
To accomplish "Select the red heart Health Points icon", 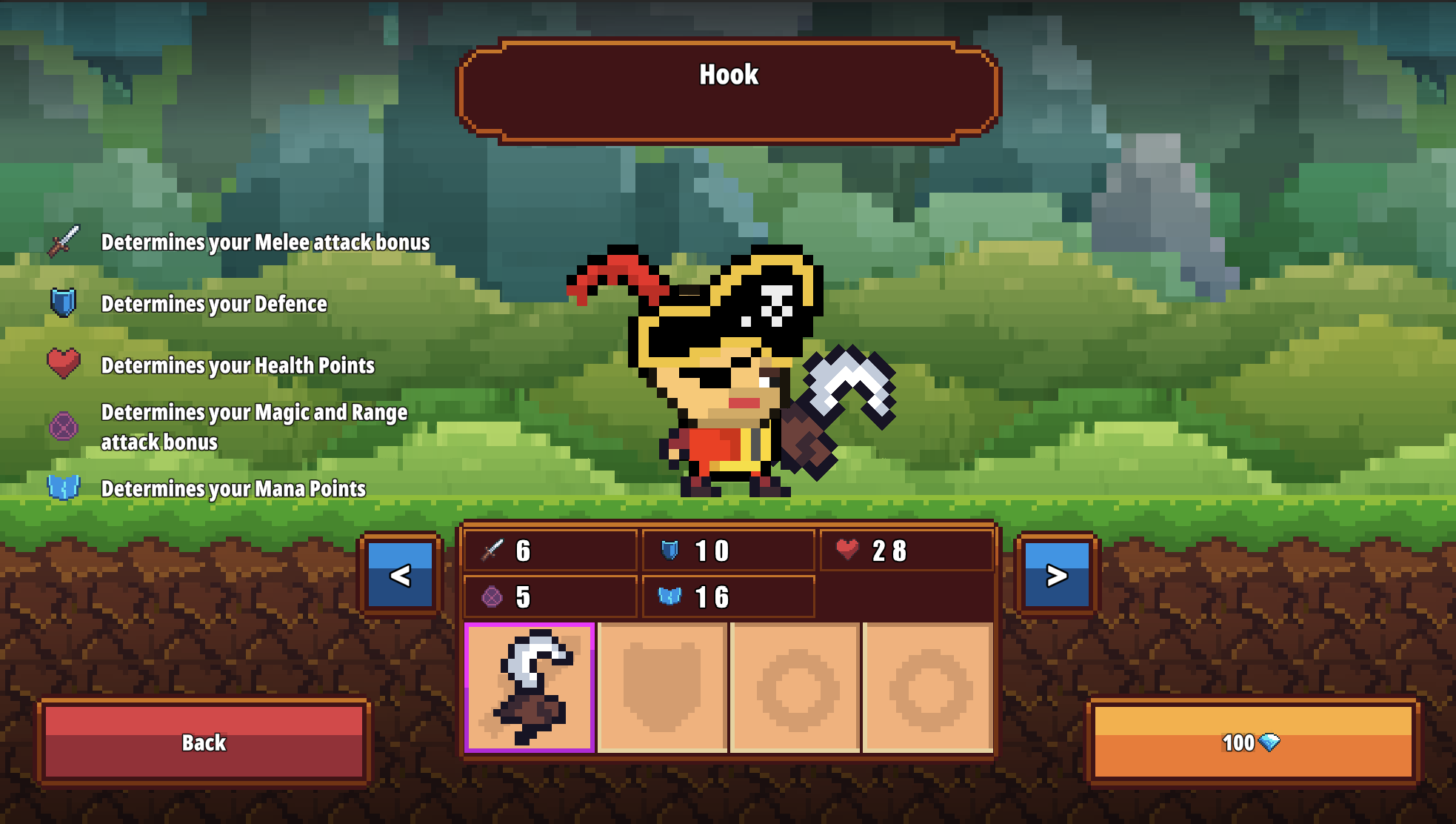I will (64, 364).
